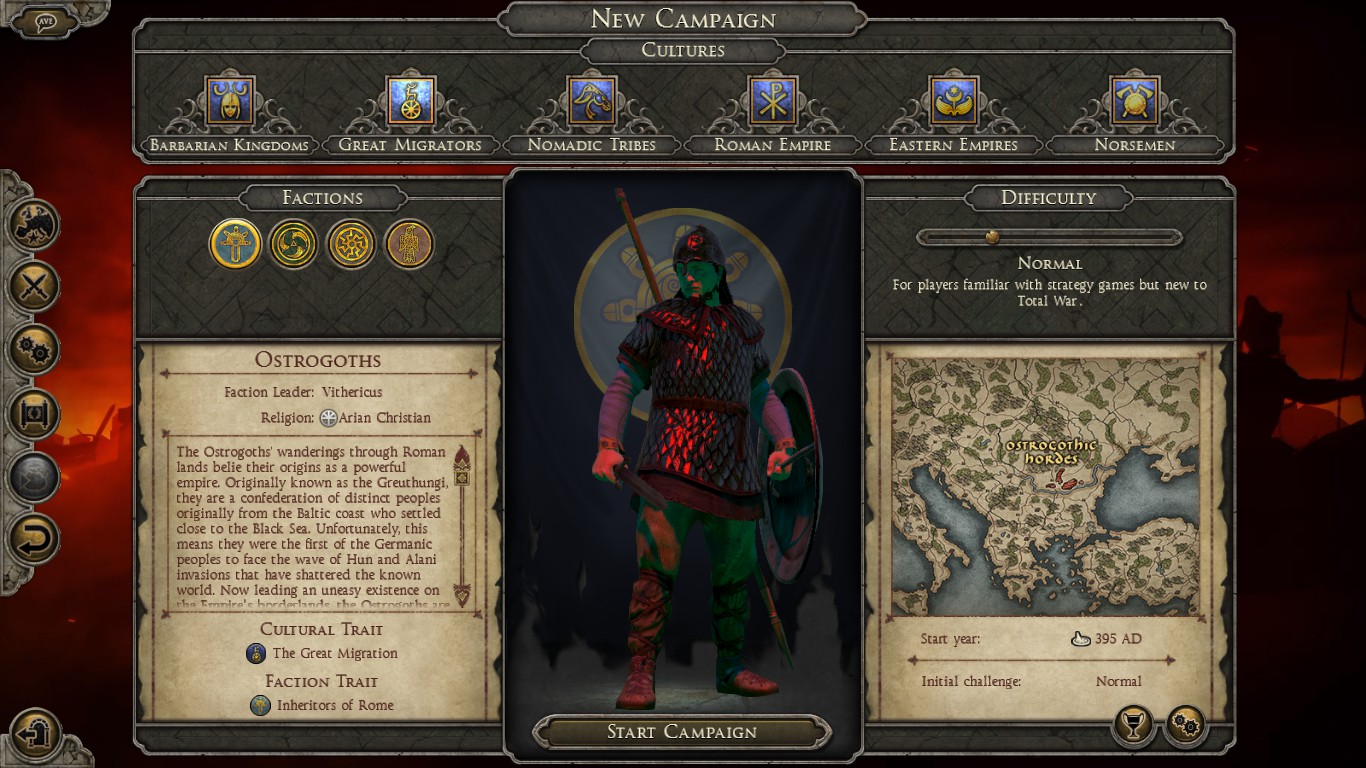
Task: Pick the sun-wheel faction emblem
Action: 351,244
